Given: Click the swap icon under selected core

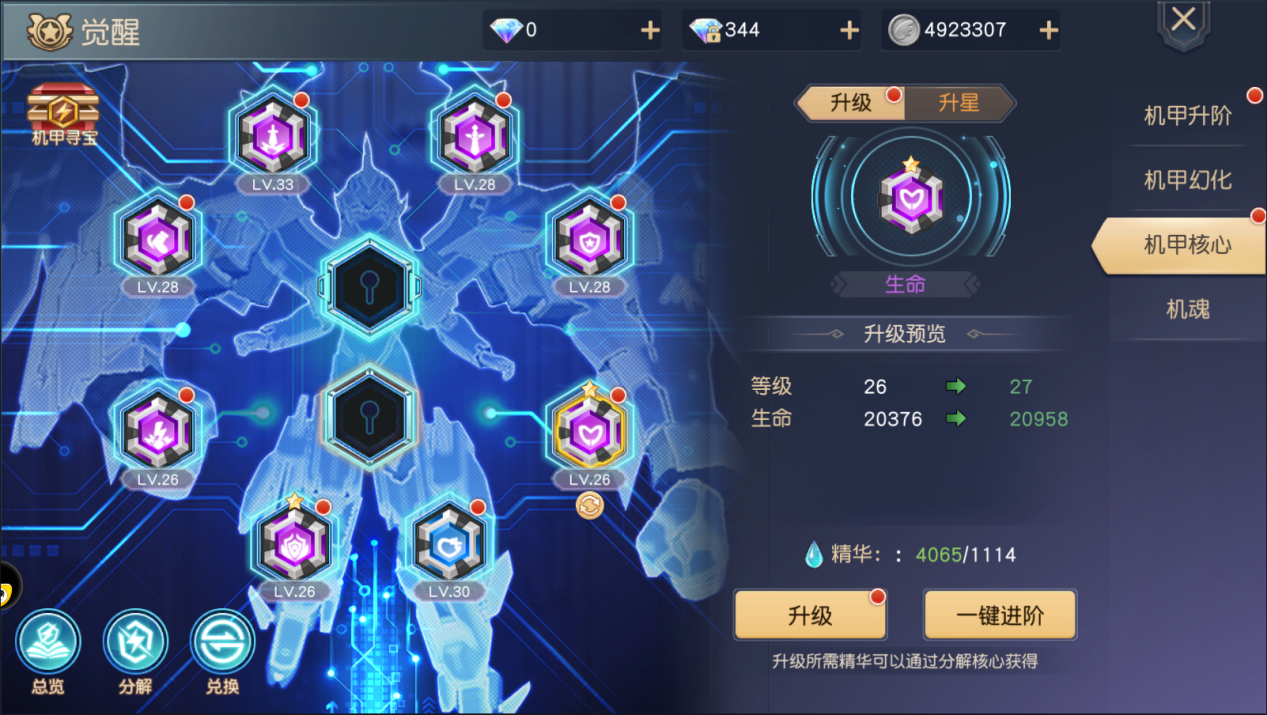Looking at the screenshot, I should [x=589, y=507].
